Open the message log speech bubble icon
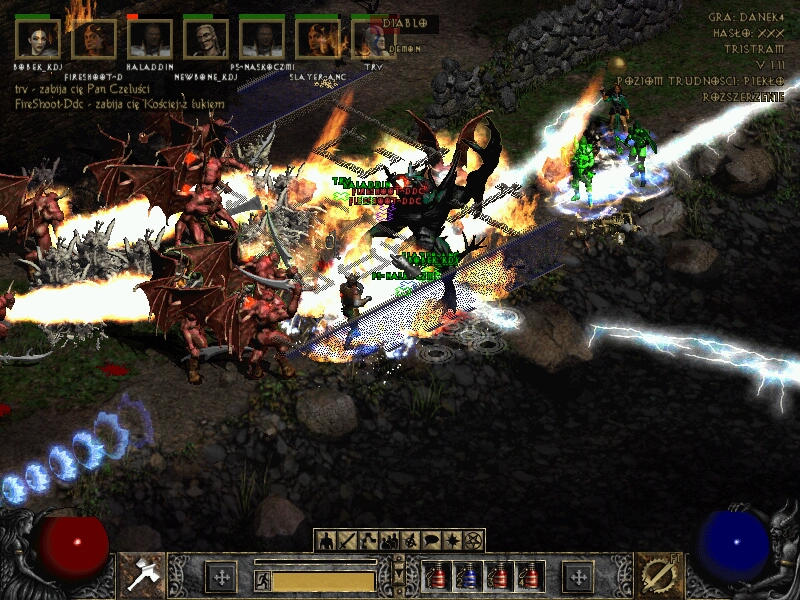This screenshot has height=600, width=800. click(431, 541)
